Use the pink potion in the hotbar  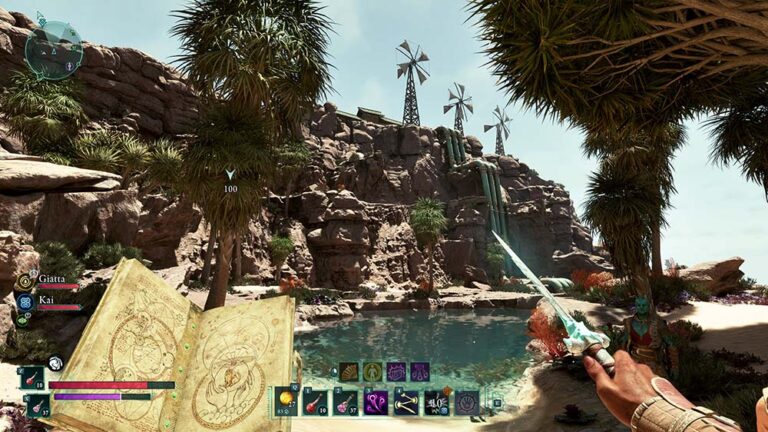click(x=345, y=401)
